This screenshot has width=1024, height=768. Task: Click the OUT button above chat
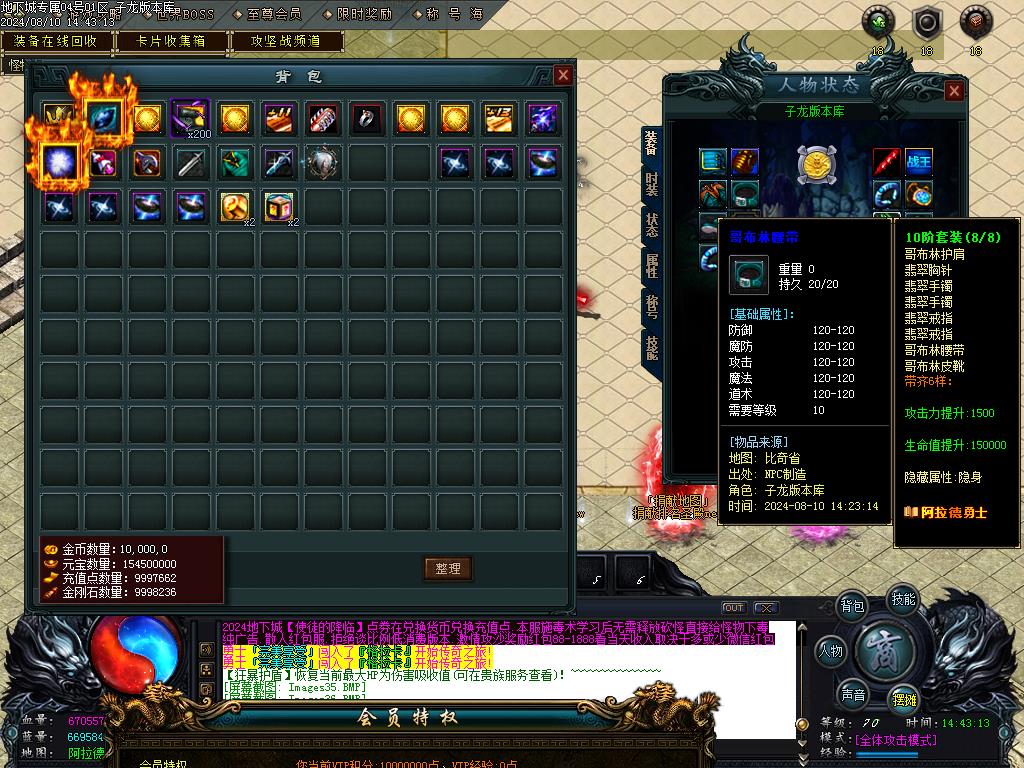tap(734, 608)
